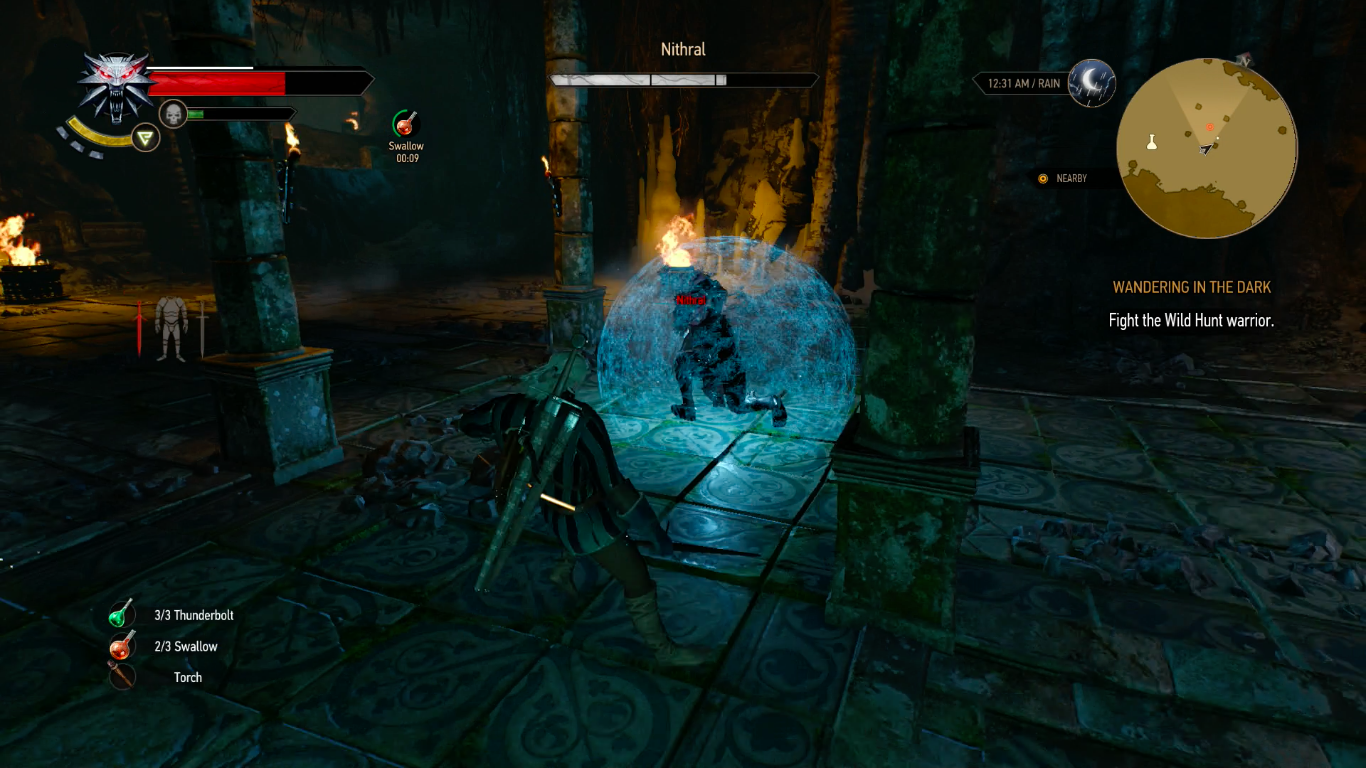Use the Swallow potion quick slot
Viewport: 1366px width, 768px height.
(121, 646)
